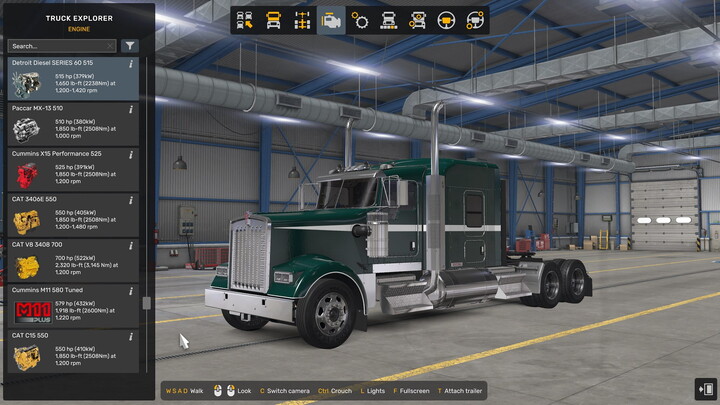Switch to the cabin tab showing truck front
The height and width of the screenshot is (405, 720).
pos(274,20)
